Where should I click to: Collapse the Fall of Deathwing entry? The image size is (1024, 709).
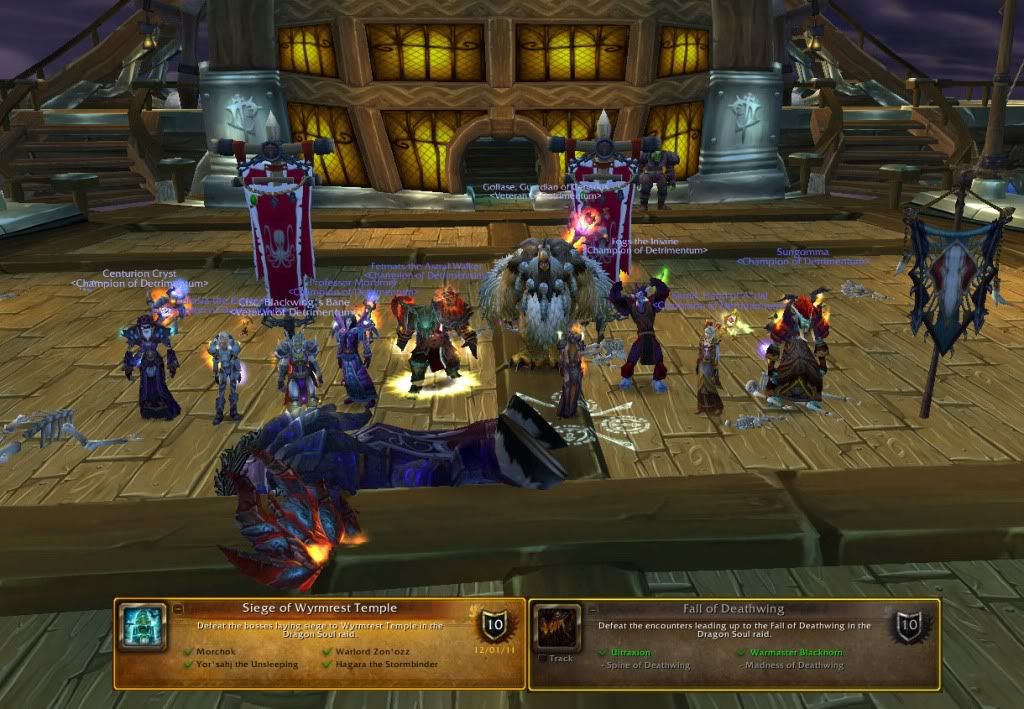591,608
